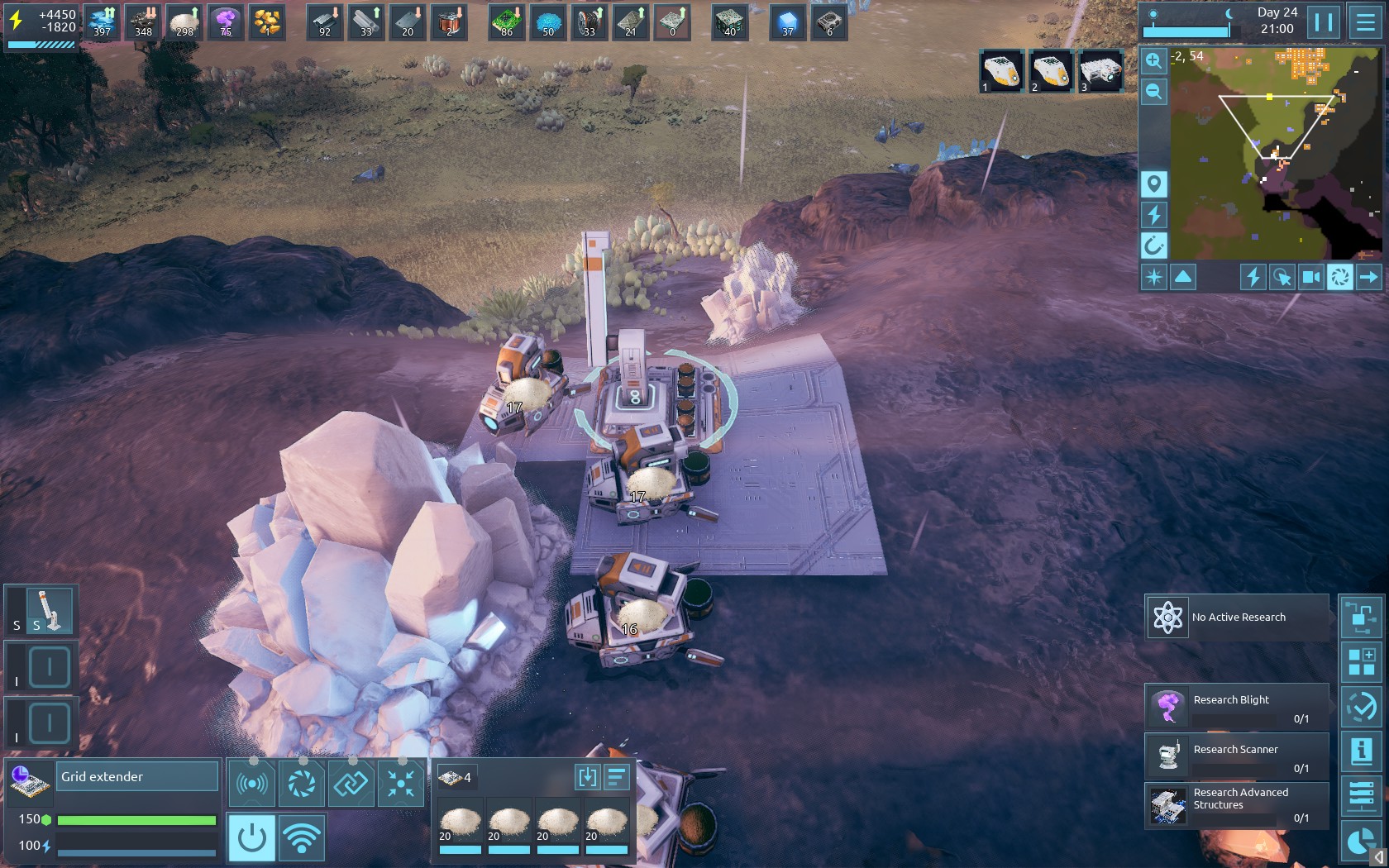Open the pie chart statistics button
1389x868 pixels.
[1361, 842]
